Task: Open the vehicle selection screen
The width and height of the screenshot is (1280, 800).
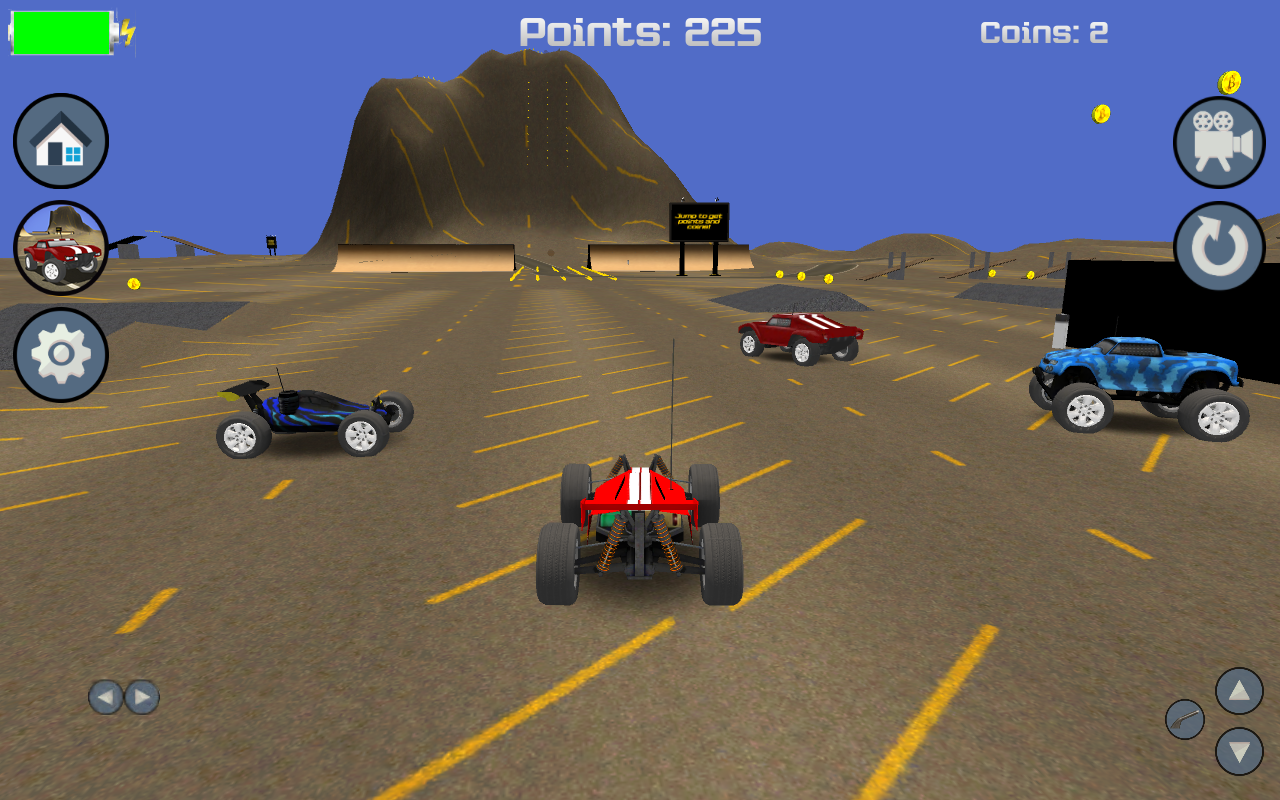Action: coord(61,246)
